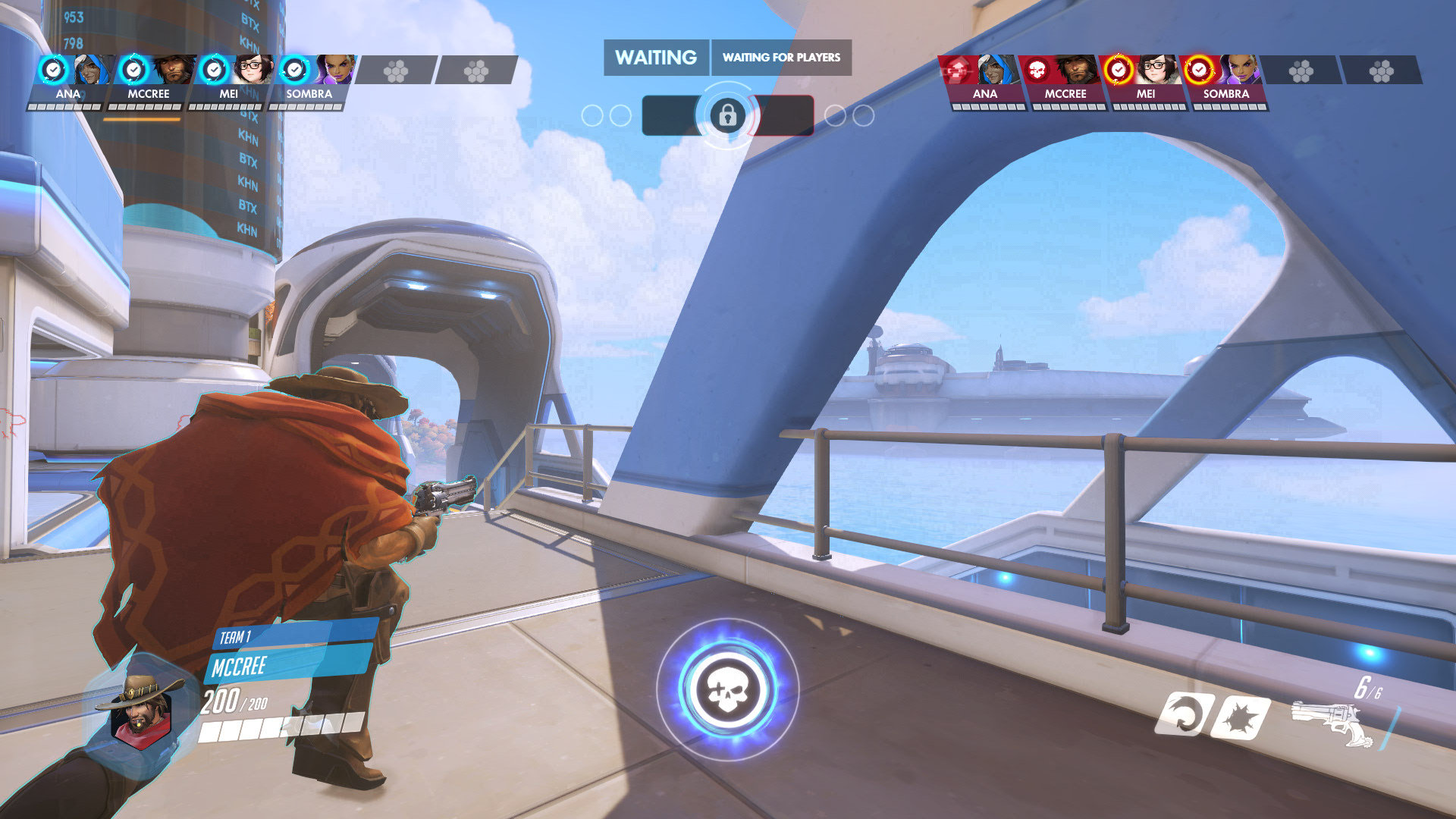Select blue team Ana player slot

point(71,80)
